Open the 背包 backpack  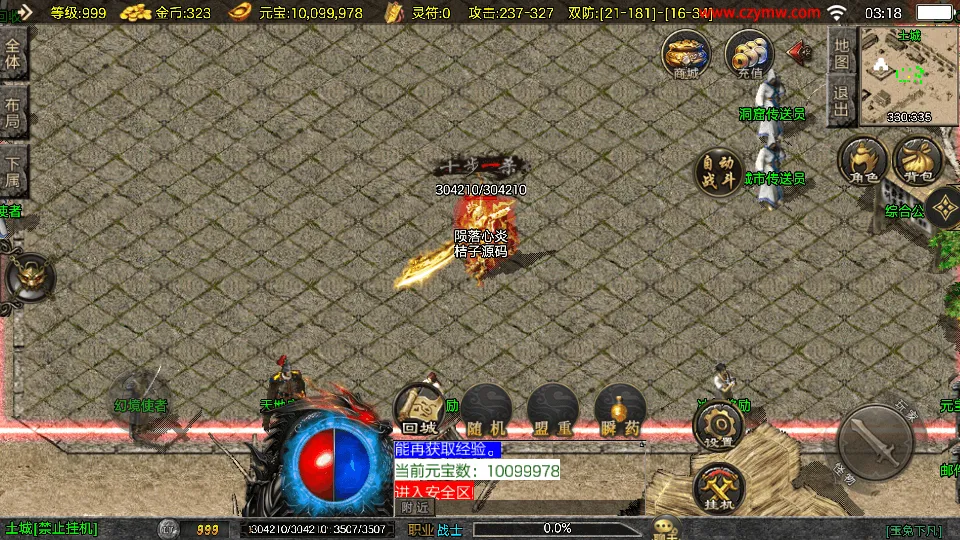click(x=918, y=161)
